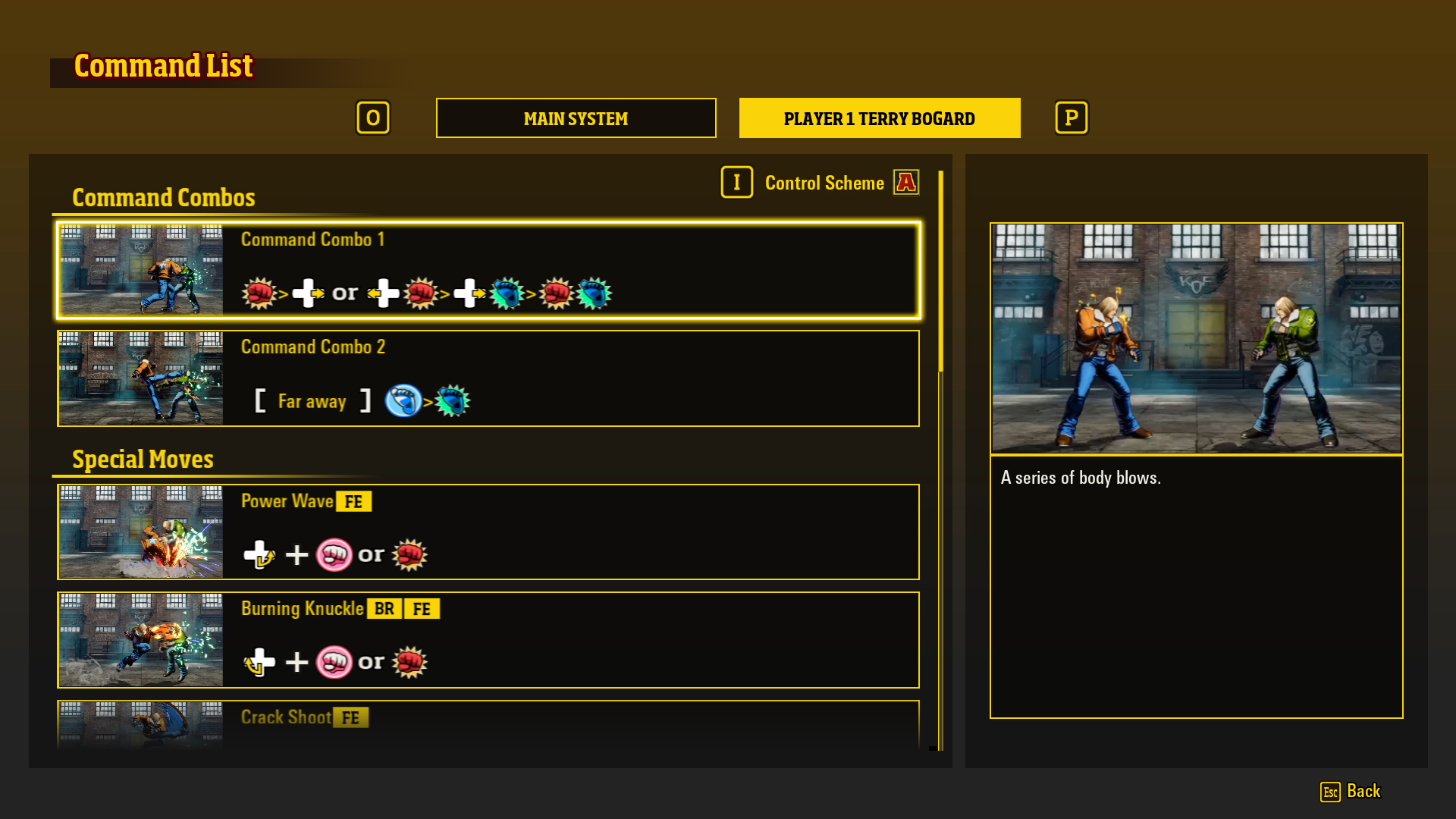Click the O shoulder button icon left of Main System
Viewport: 1456px width, 819px height.
click(x=373, y=118)
